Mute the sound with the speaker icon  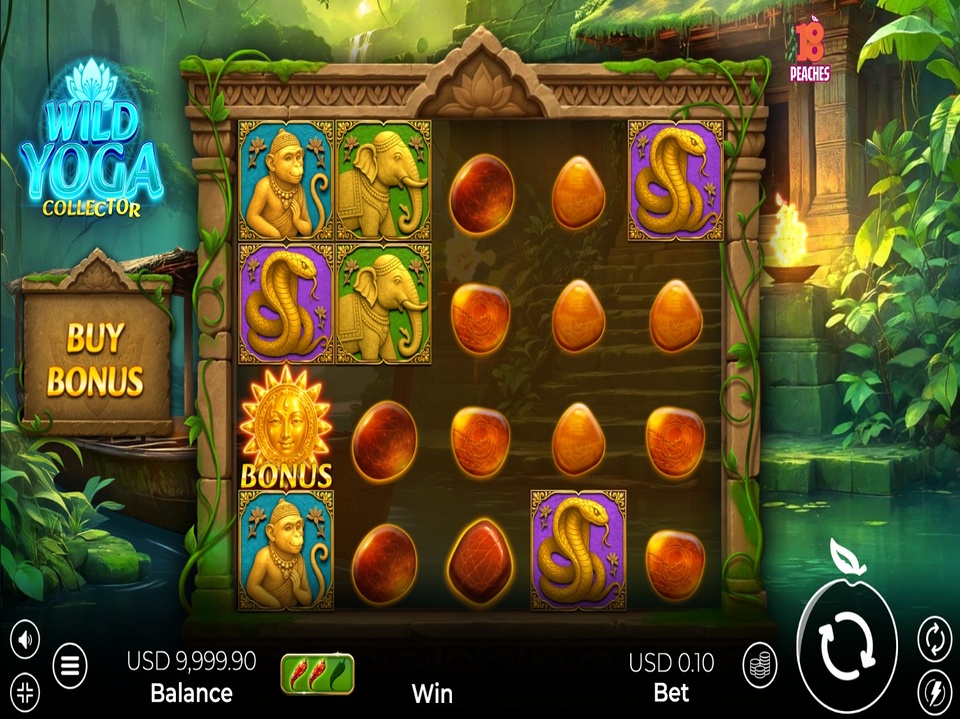coord(26,637)
